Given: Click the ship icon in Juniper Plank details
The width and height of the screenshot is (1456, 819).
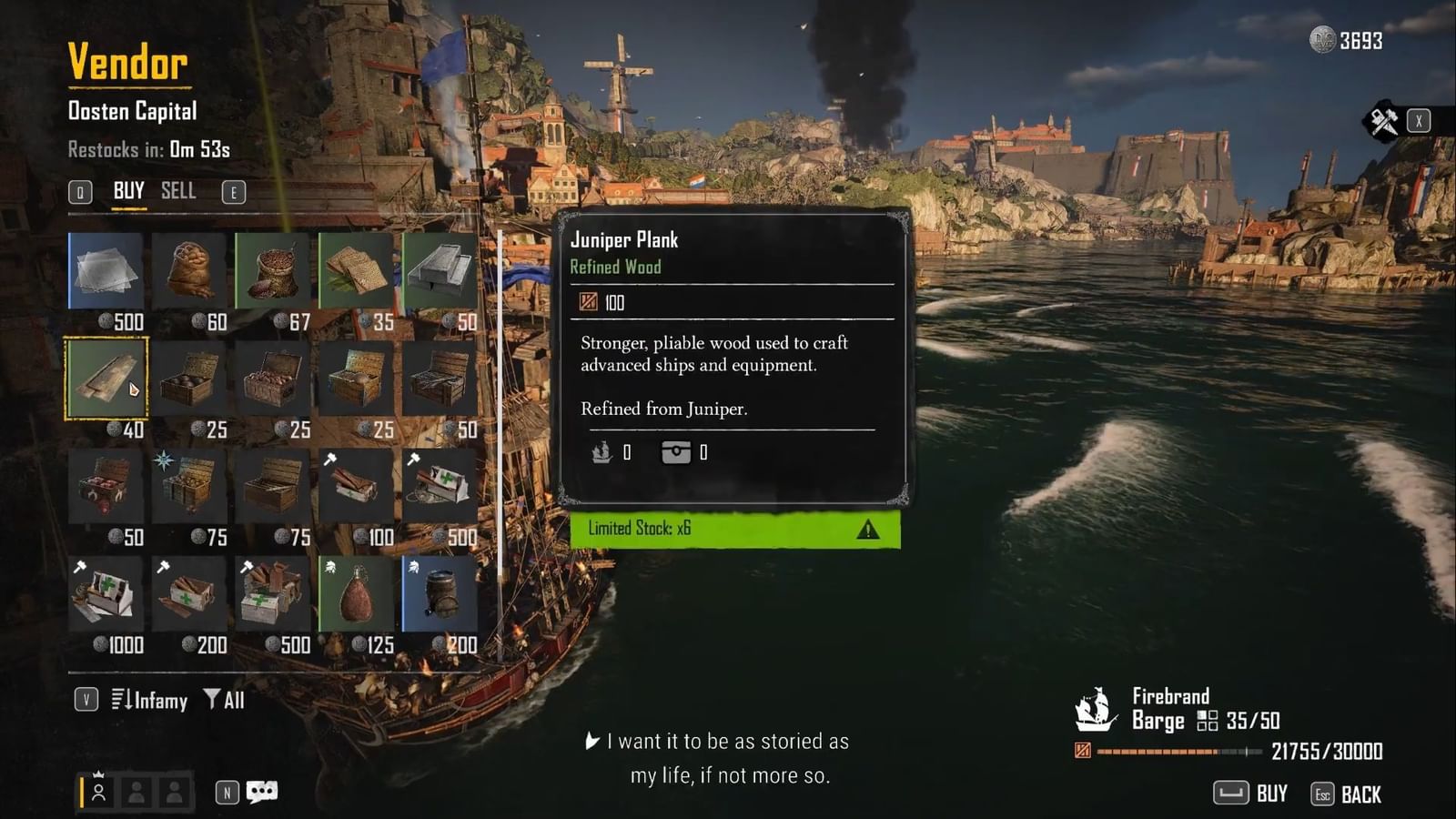Looking at the screenshot, I should pyautogui.click(x=601, y=452).
